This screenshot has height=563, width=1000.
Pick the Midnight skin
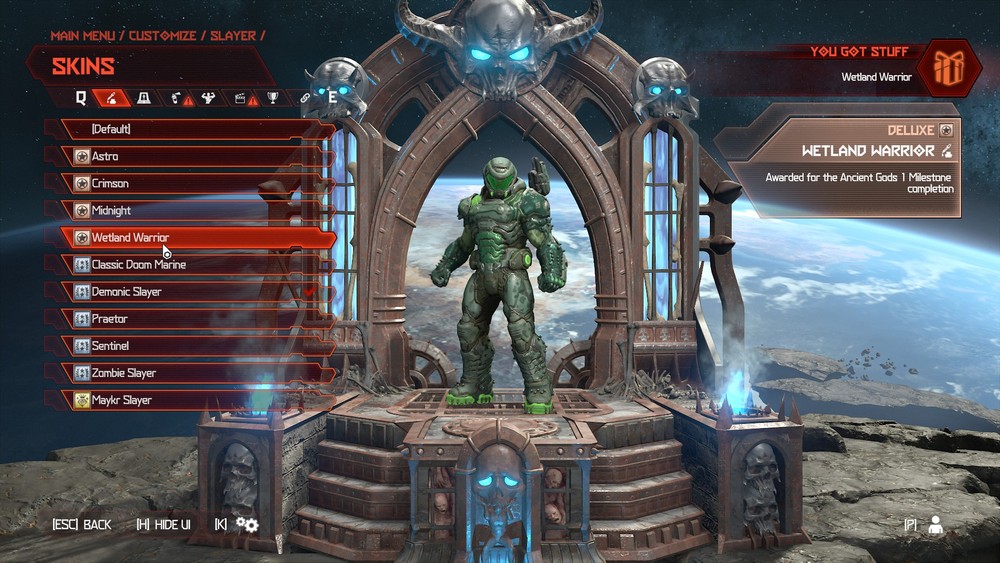(190, 210)
